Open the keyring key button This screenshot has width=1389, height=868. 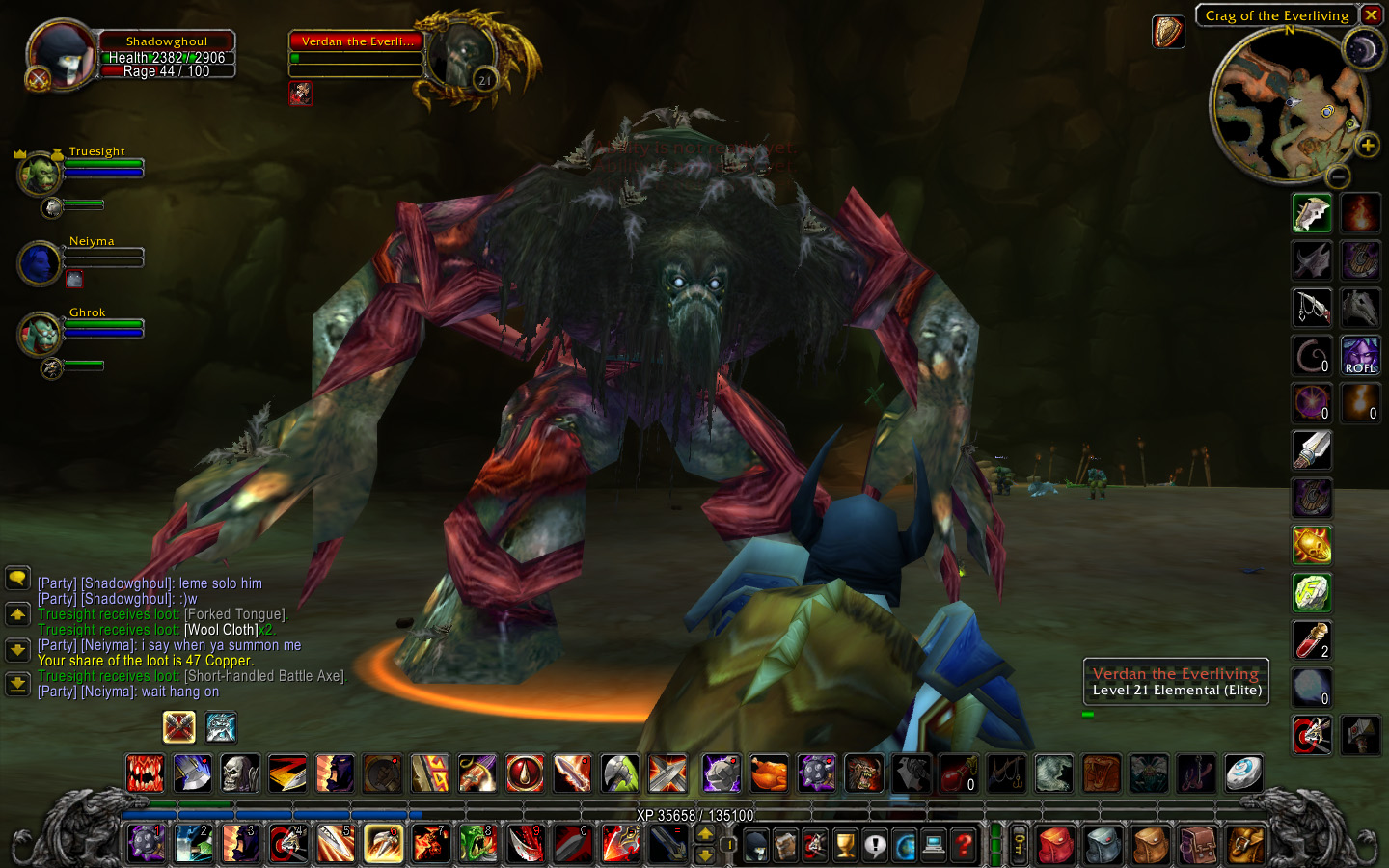(1019, 846)
